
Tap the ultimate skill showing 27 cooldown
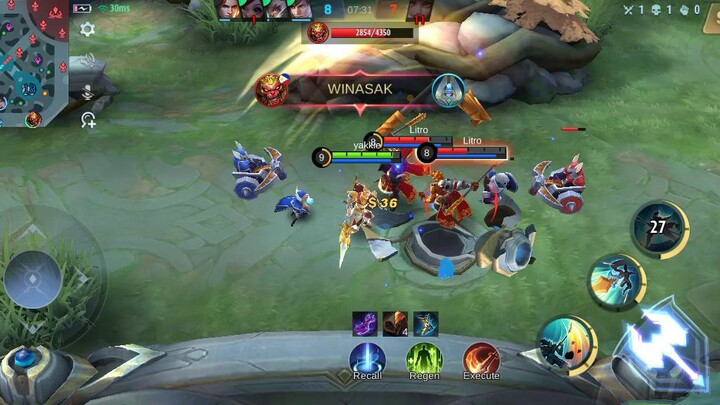tap(659, 227)
